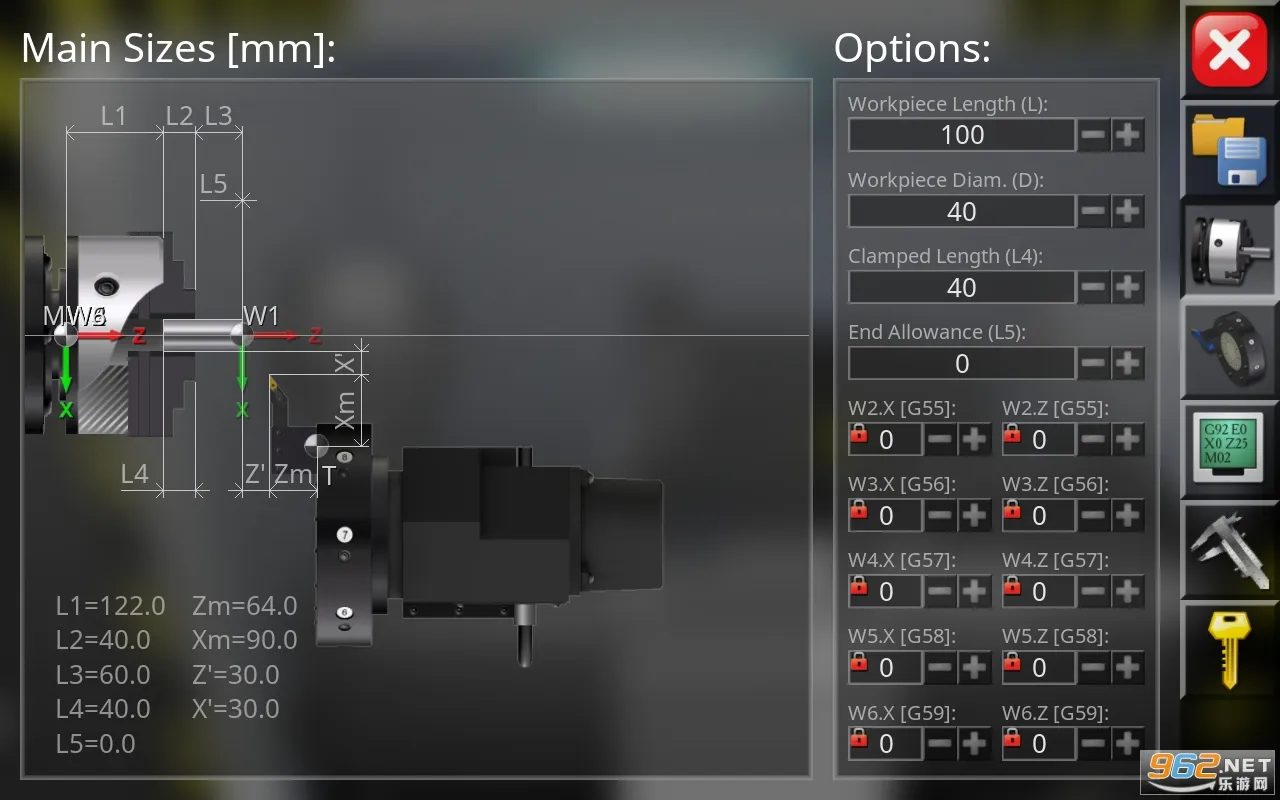1280x800 pixels.
Task: Select the caliper measurement tool
Action: click(x=1229, y=550)
